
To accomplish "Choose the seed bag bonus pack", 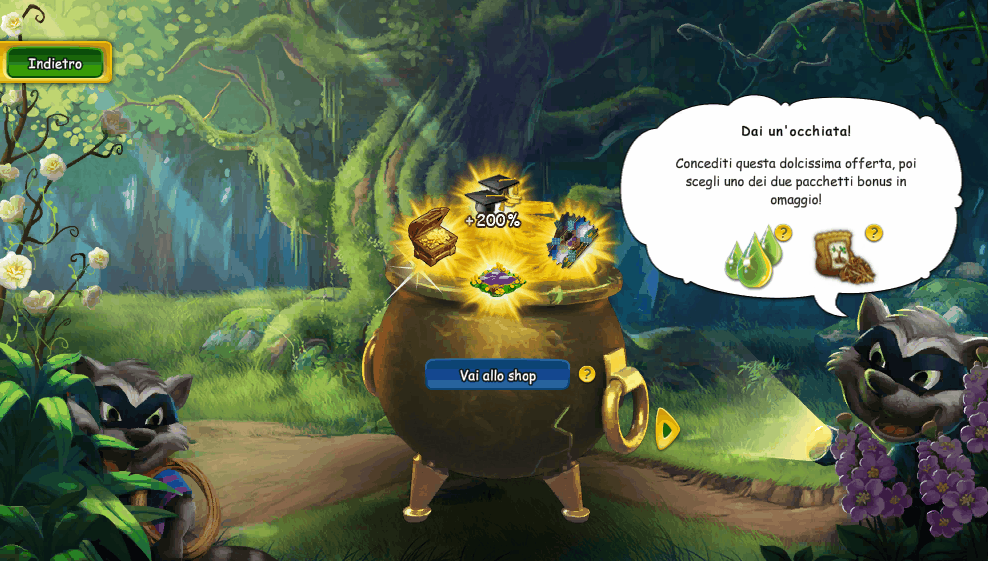I will click(843, 258).
